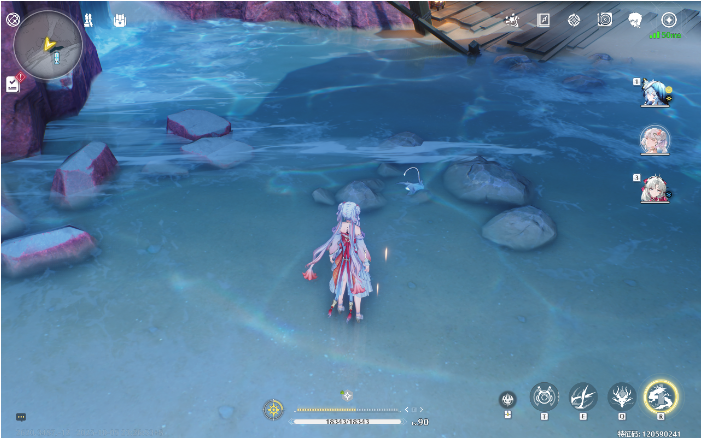
Task: Select the highlighted middle party member portrait
Action: [655, 140]
